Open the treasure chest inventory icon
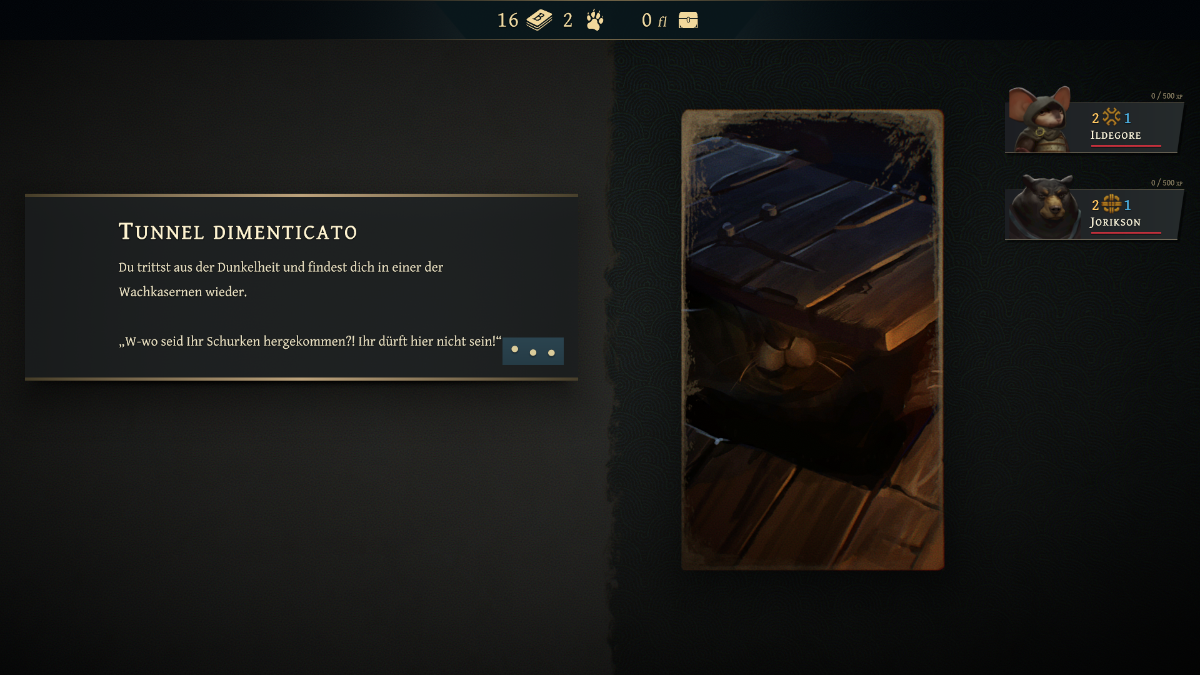Screen dimensions: 1200x675 (x=688, y=20)
